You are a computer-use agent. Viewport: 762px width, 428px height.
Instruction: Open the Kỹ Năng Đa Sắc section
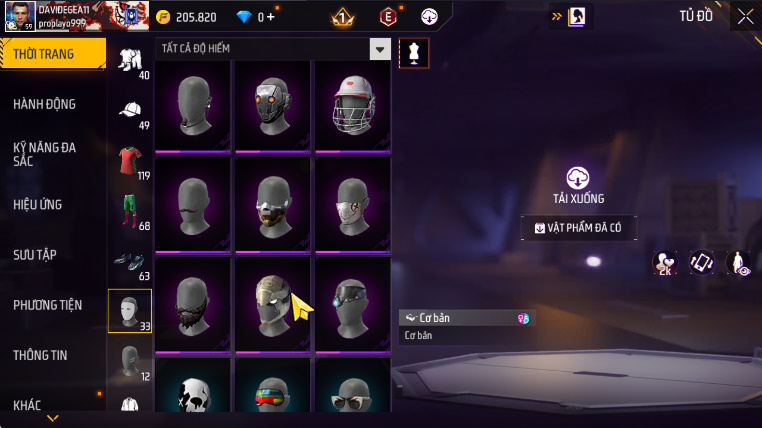click(x=45, y=153)
